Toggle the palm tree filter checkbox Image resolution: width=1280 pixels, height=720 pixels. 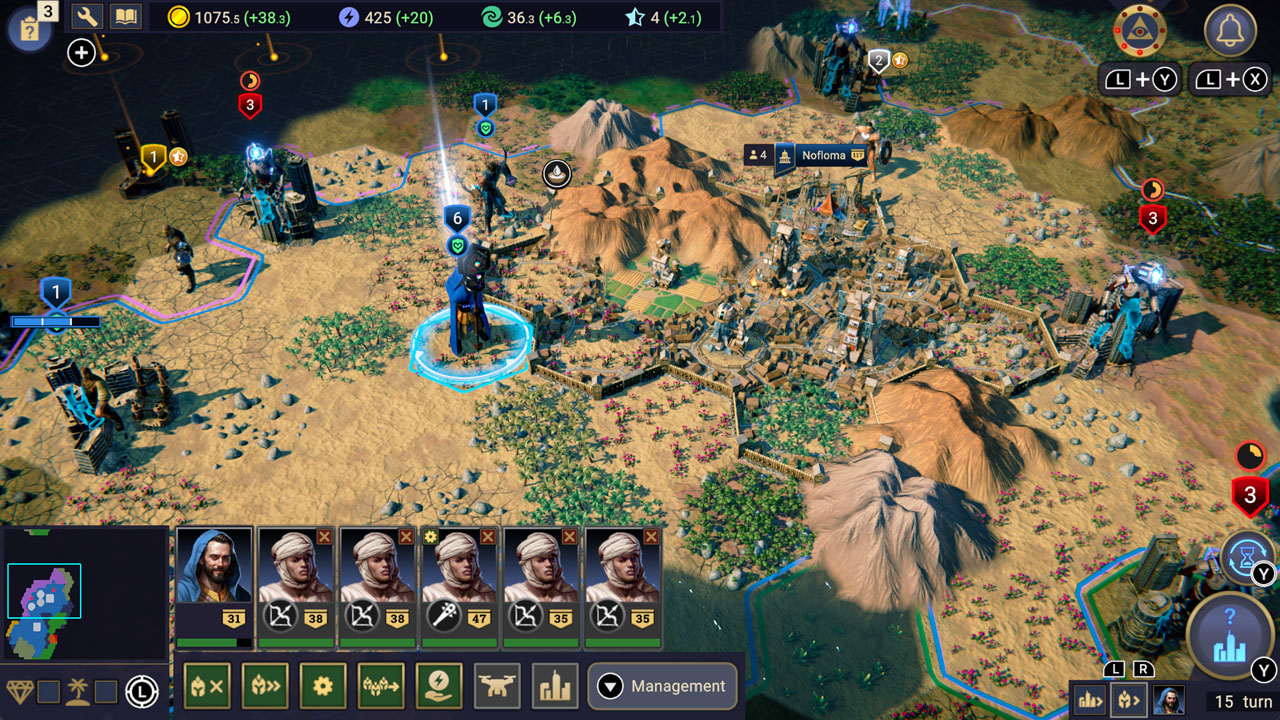click(x=106, y=691)
